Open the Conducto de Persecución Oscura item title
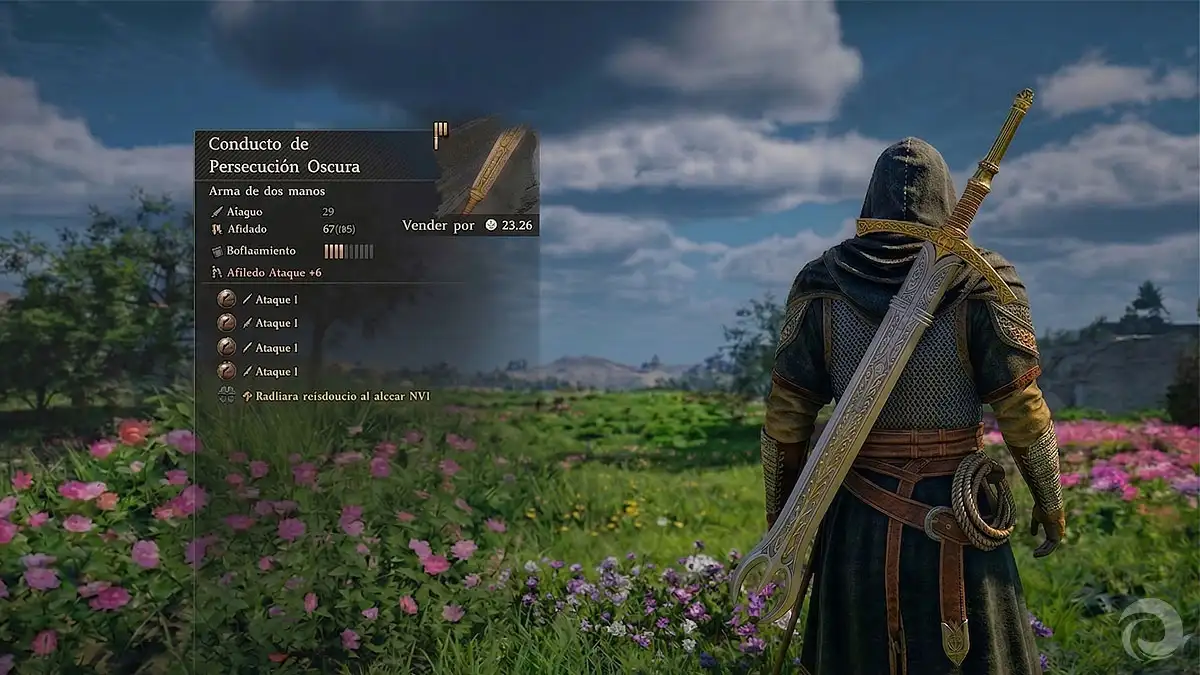Viewport: 1200px width, 675px height. click(284, 155)
